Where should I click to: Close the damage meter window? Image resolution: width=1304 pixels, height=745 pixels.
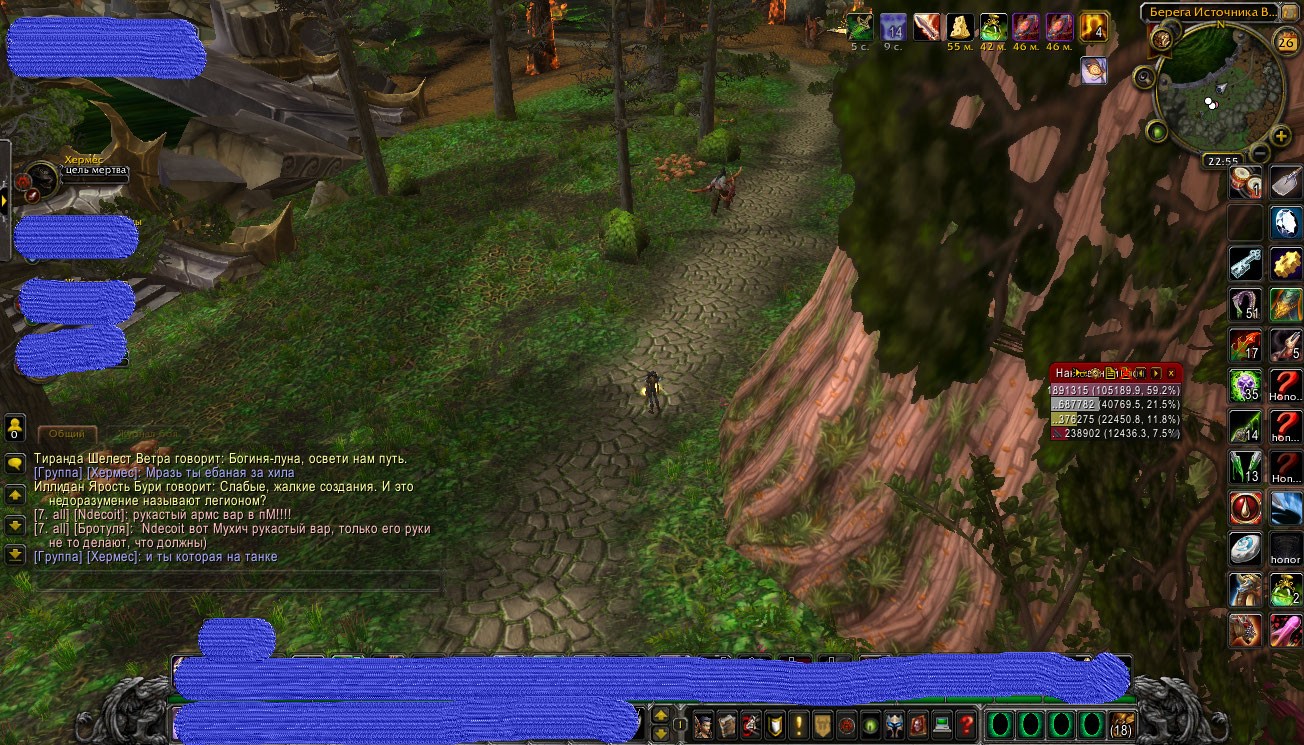click(1171, 373)
